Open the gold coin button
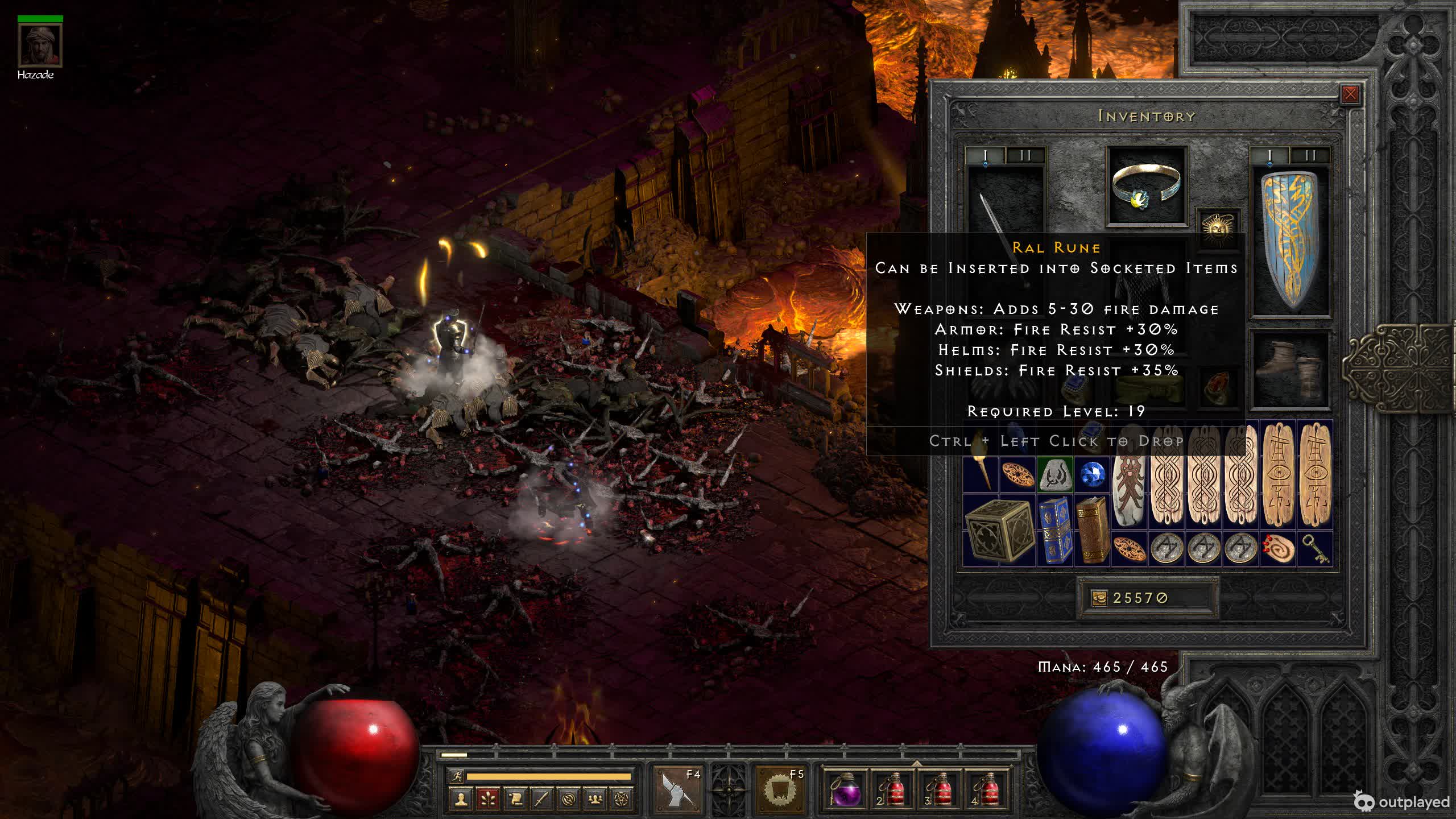Screen dimensions: 1456x819 point(1099,598)
